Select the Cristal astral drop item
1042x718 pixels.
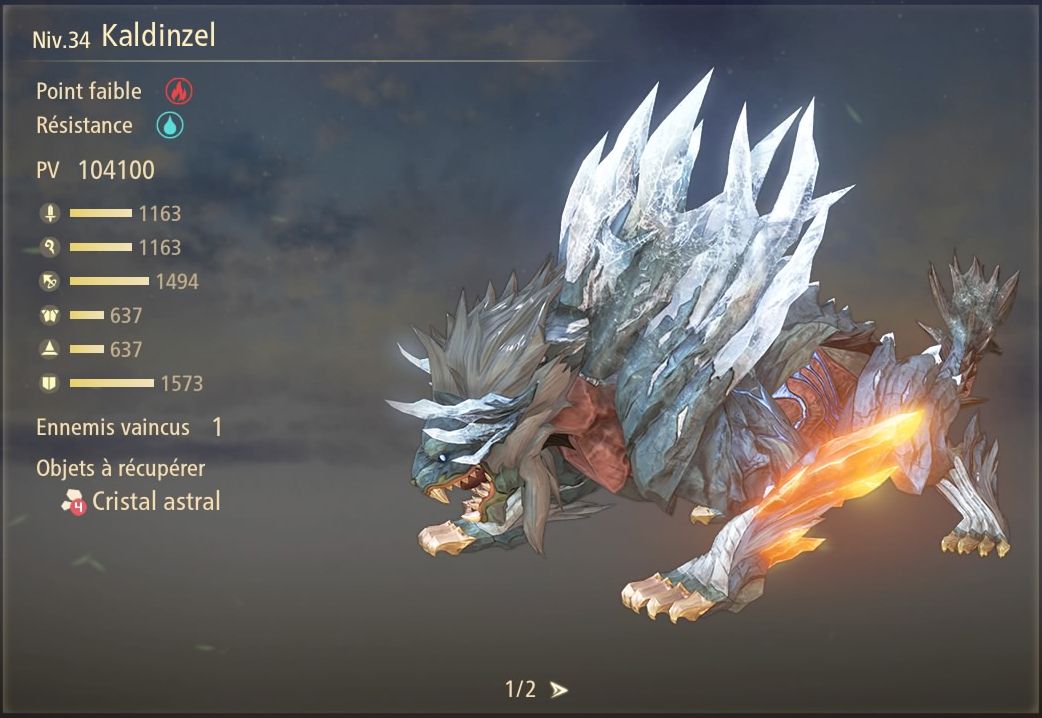point(142,502)
